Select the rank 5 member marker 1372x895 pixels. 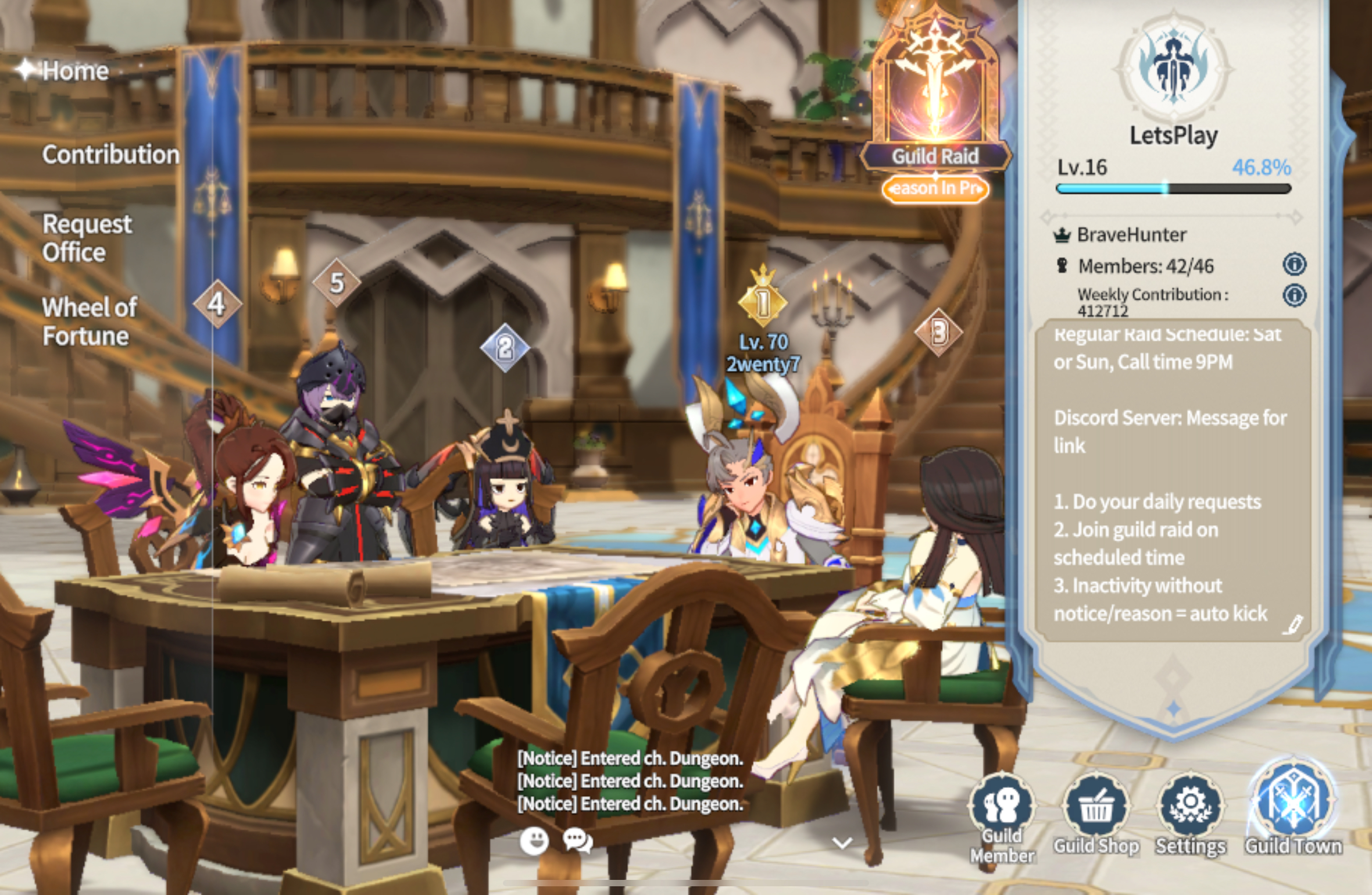pyautogui.click(x=337, y=283)
